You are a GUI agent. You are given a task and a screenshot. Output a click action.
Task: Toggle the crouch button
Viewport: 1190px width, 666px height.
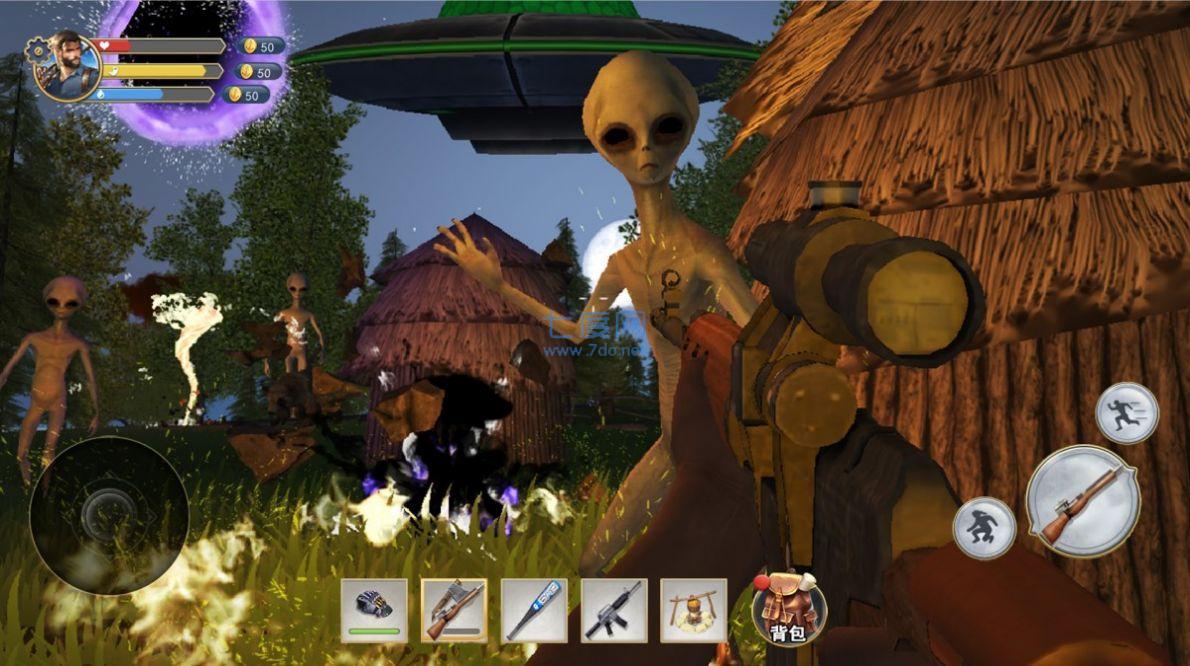984,527
